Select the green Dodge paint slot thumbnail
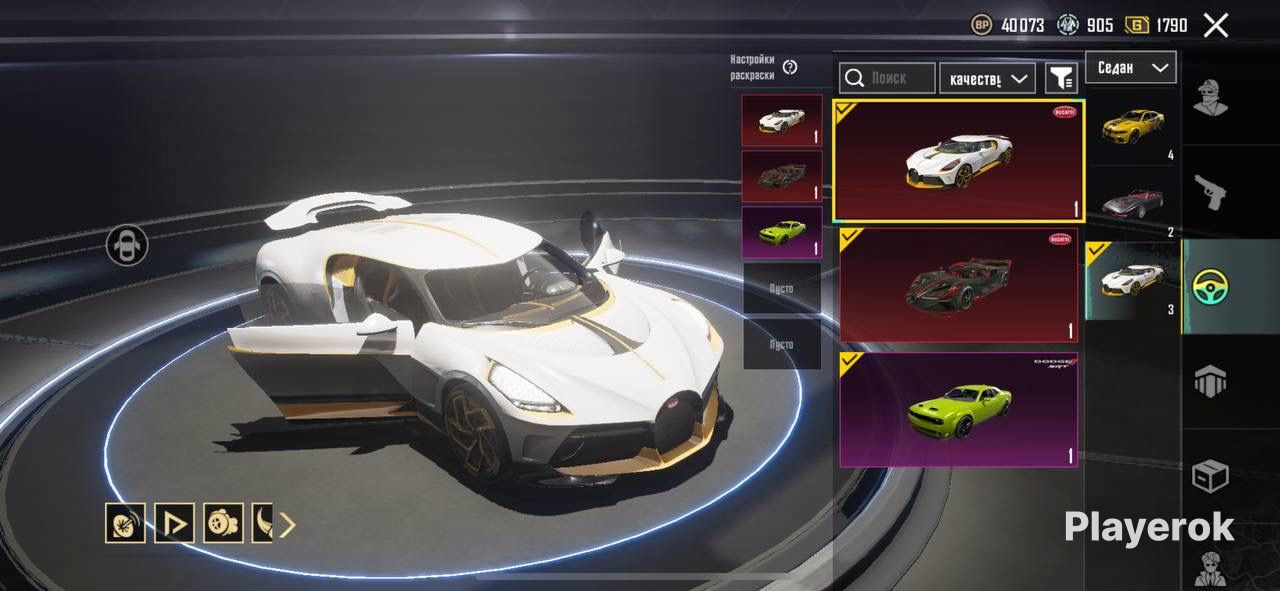The width and height of the screenshot is (1280, 591). pyautogui.click(x=782, y=232)
